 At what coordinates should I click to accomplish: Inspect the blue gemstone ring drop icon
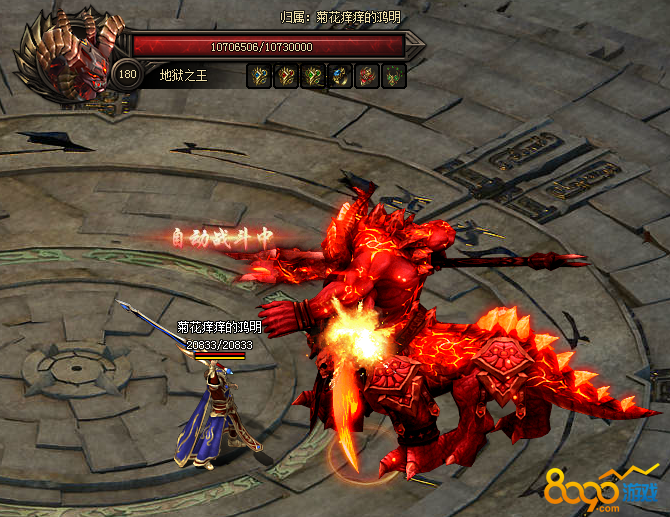point(340,75)
